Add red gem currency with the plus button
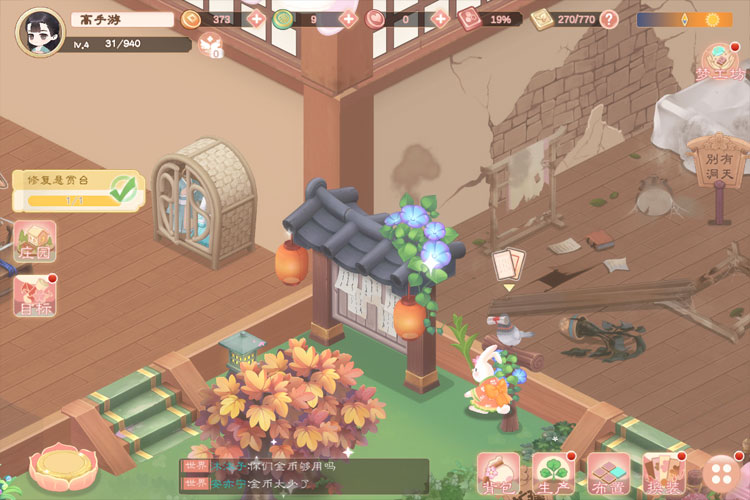 click(x=438, y=19)
